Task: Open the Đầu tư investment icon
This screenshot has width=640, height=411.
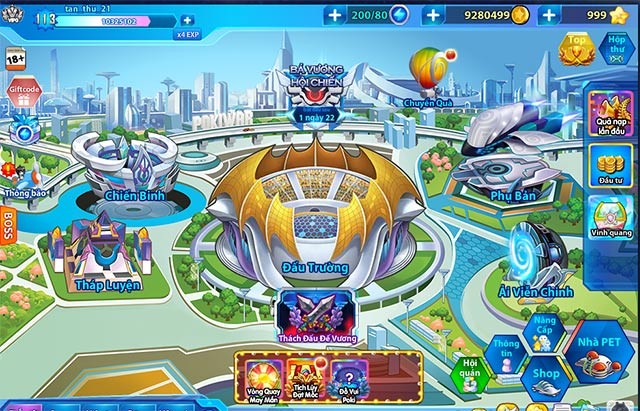Action: [606, 164]
